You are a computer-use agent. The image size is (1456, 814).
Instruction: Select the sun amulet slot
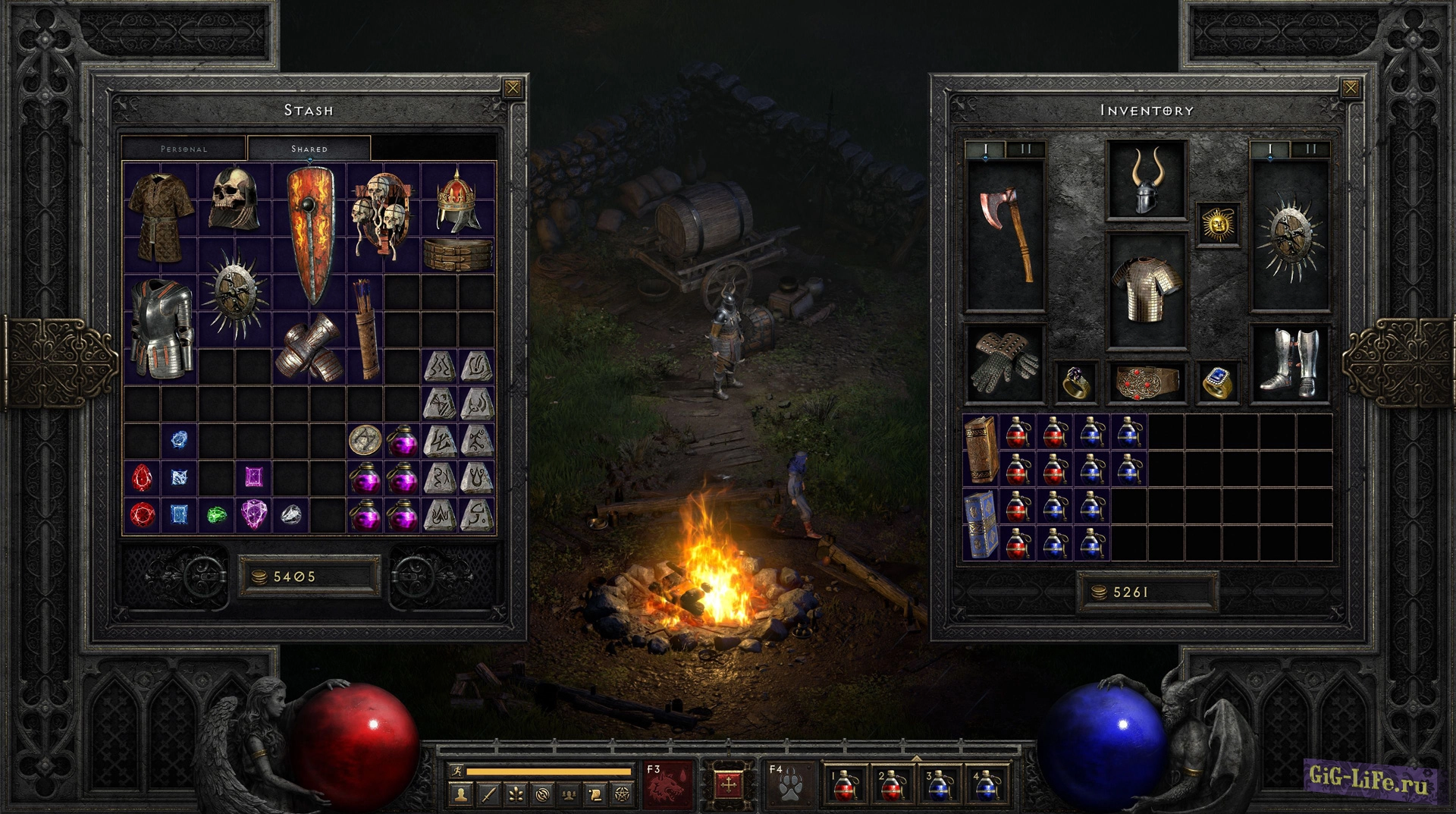tap(1218, 225)
